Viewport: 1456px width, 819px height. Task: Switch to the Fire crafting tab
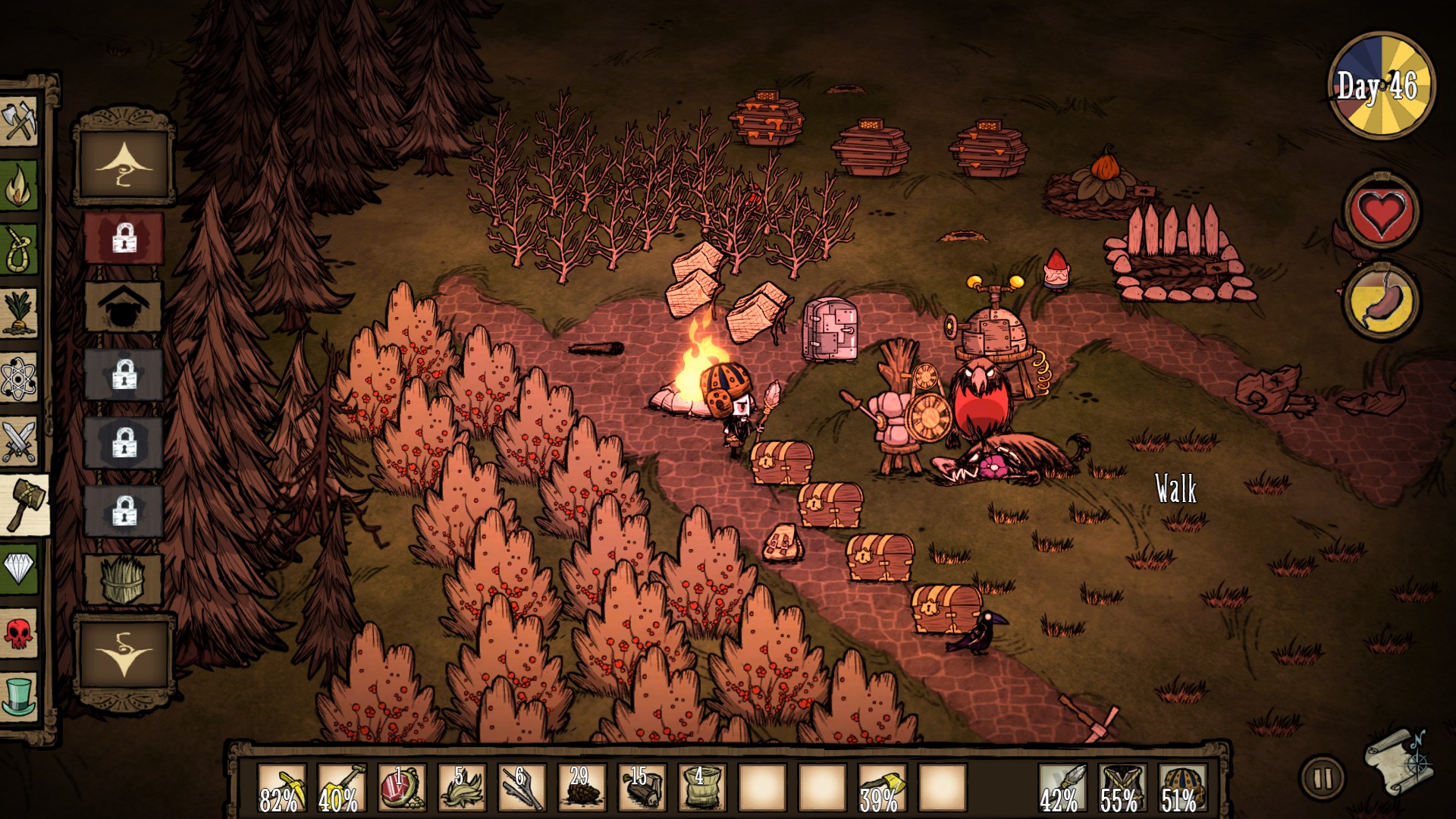point(19,186)
